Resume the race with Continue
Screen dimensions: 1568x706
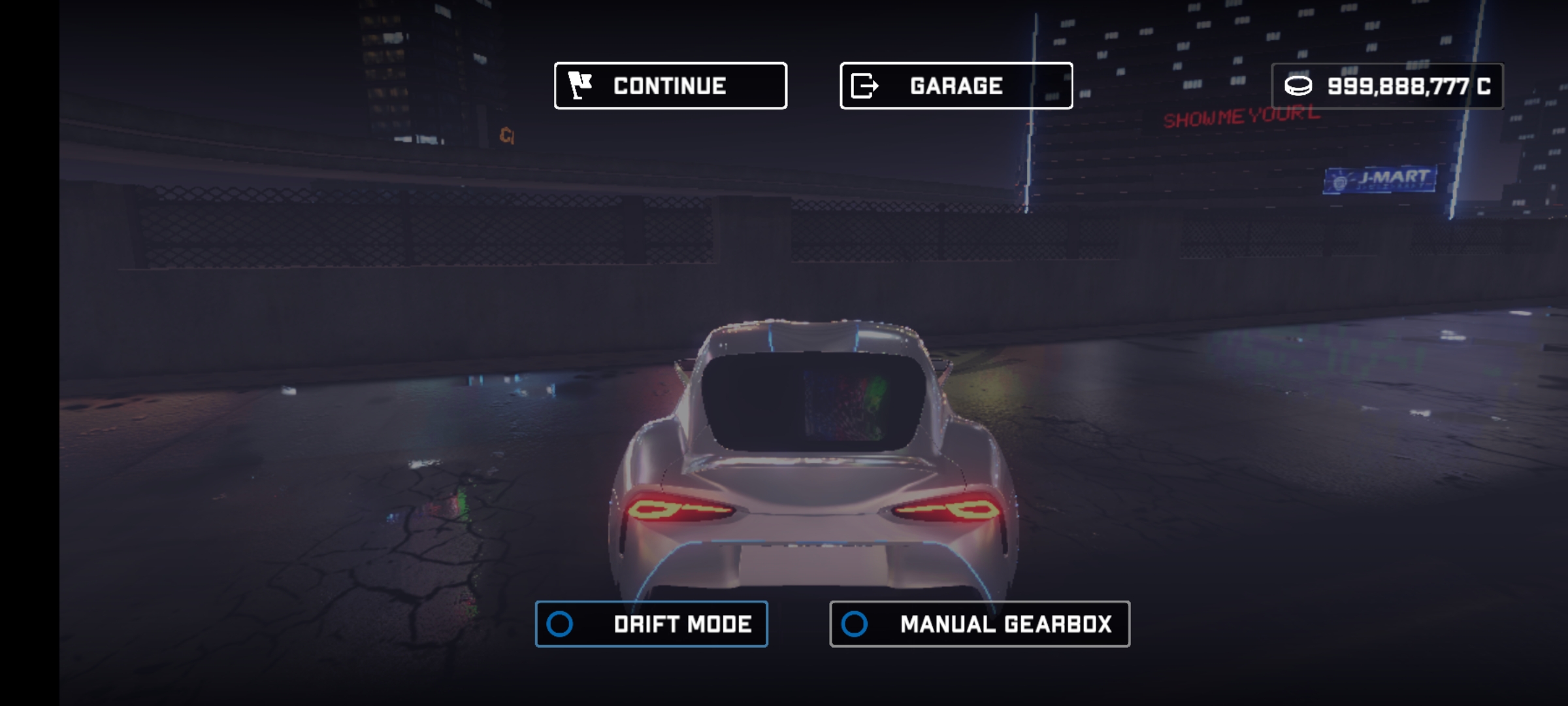[670, 86]
